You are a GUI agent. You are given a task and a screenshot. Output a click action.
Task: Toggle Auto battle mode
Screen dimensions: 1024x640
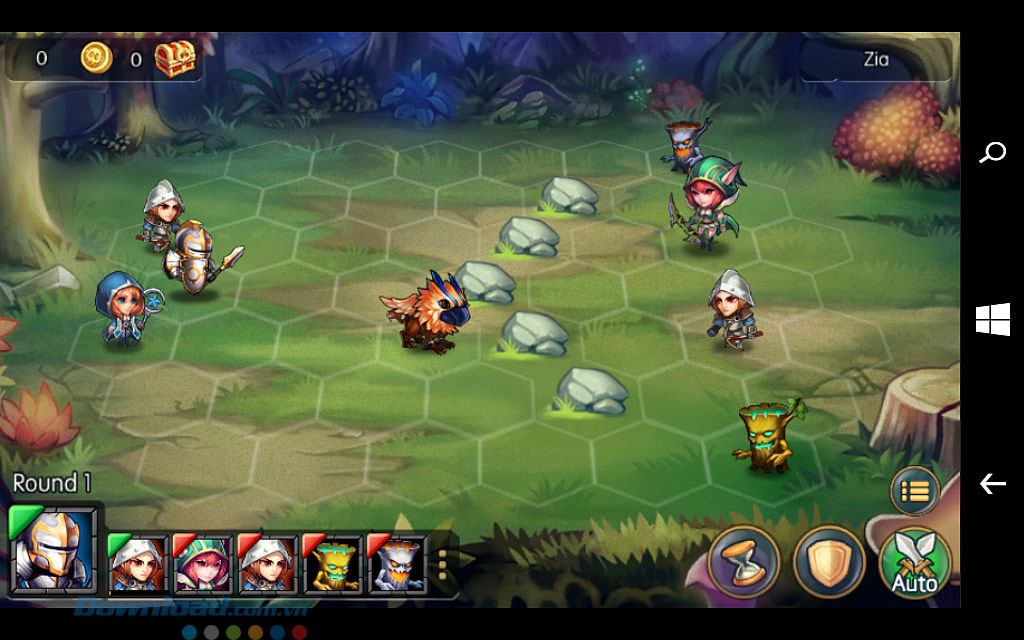[x=914, y=563]
